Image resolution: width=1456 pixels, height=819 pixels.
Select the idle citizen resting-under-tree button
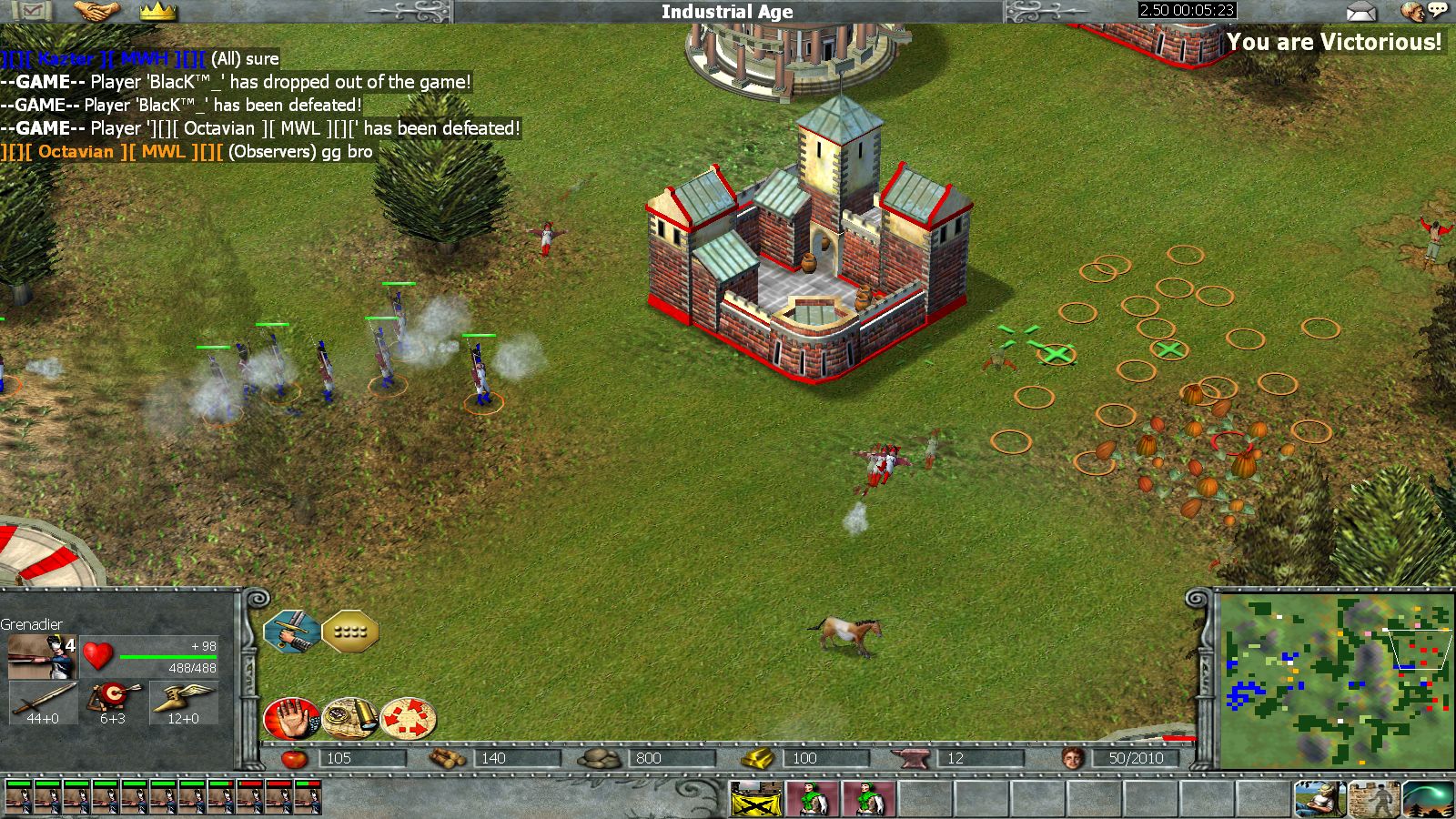tap(1319, 798)
